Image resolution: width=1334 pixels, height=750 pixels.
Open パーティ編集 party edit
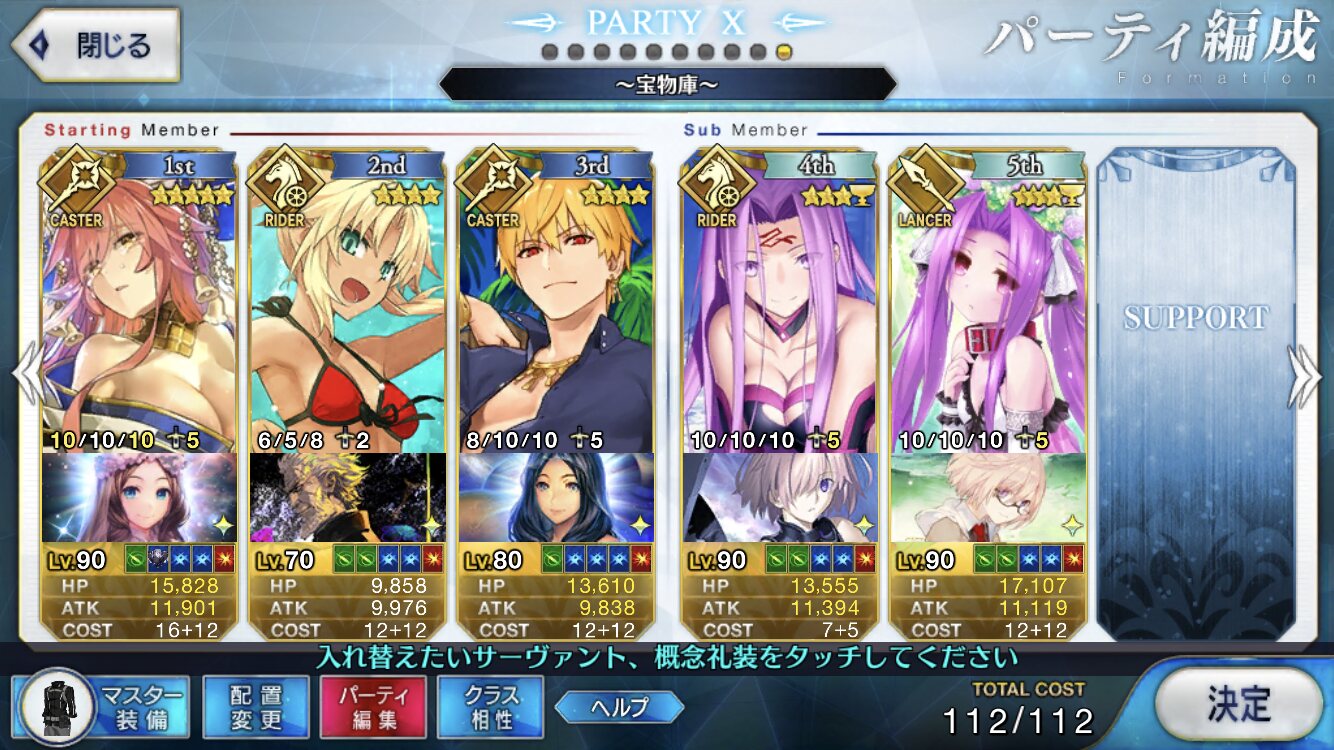(373, 706)
